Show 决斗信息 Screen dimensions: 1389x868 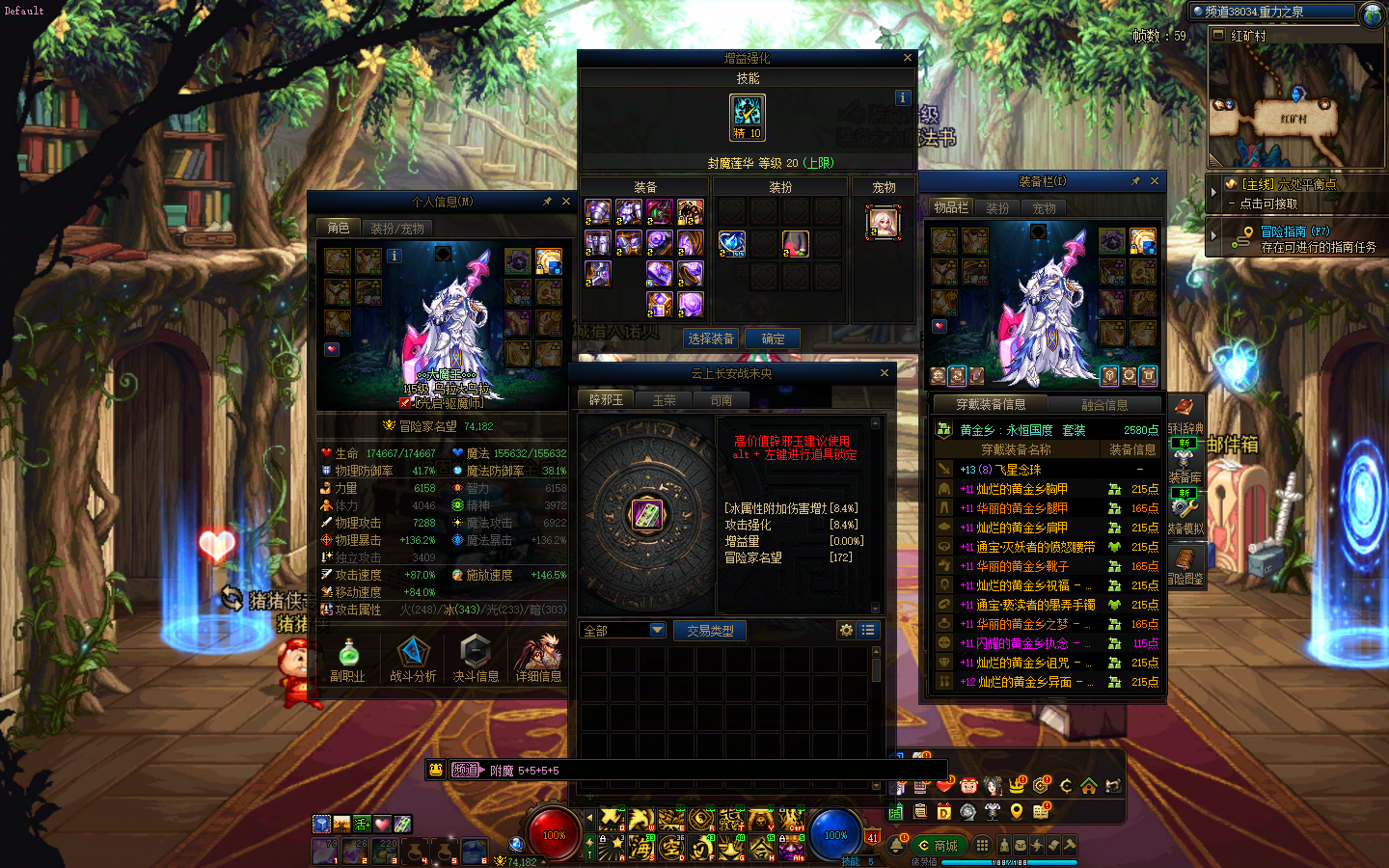point(476,659)
